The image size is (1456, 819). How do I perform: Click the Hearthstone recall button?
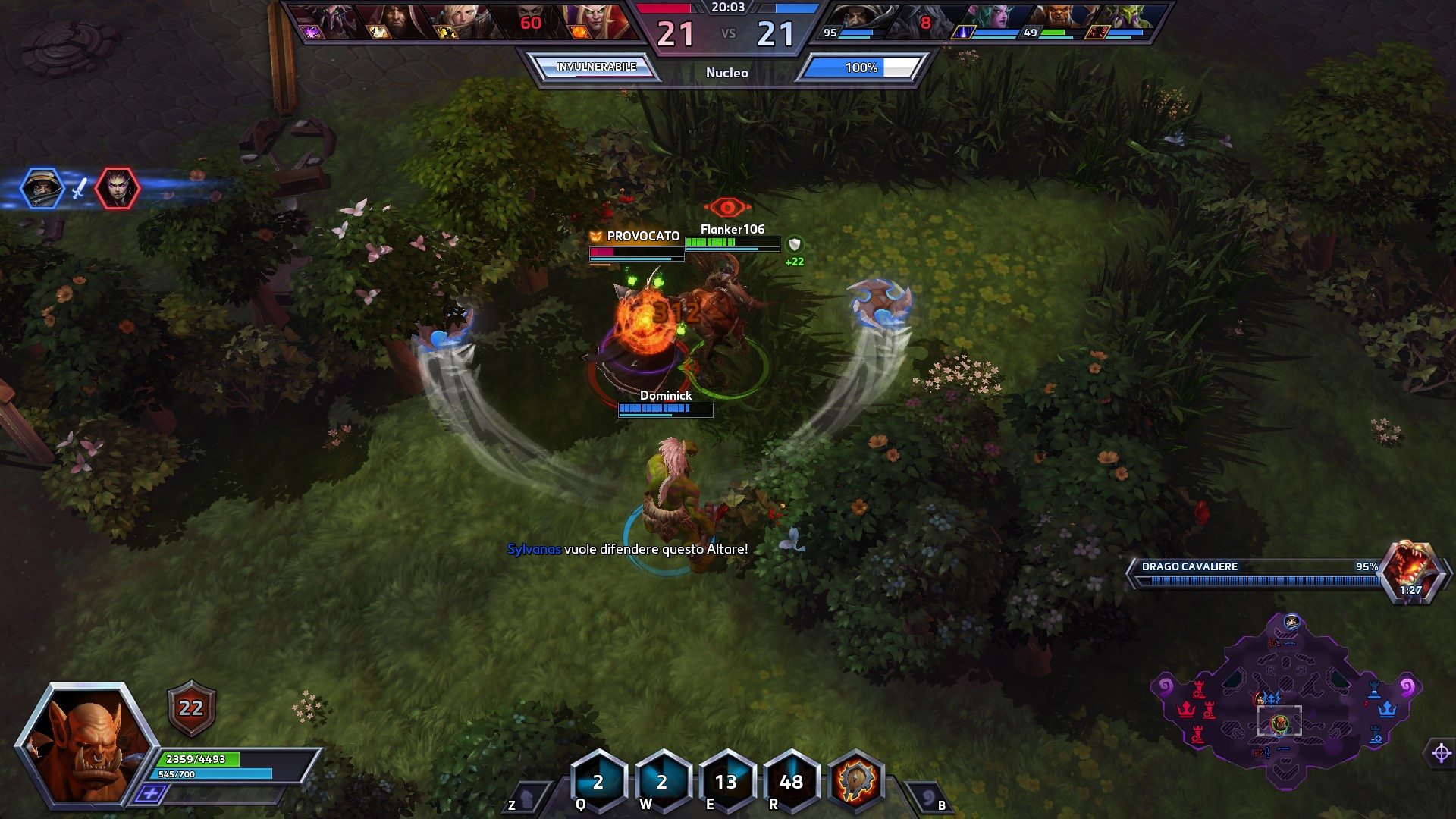(928, 798)
